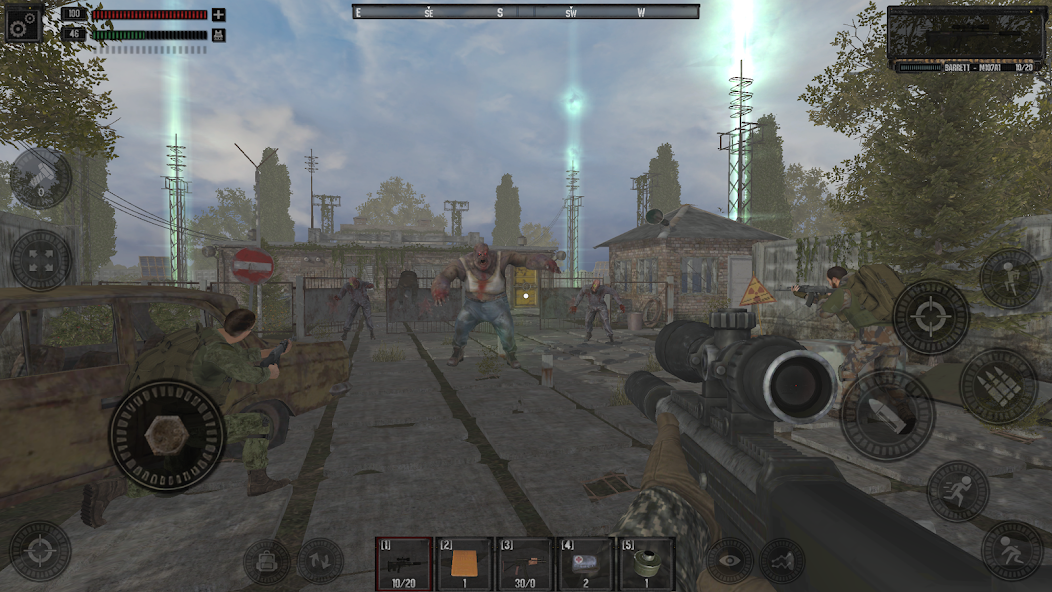Screen dimensions: 1052x592
Task: Select the Barrett sniper rifle hotbar slot
Action: [x=404, y=564]
